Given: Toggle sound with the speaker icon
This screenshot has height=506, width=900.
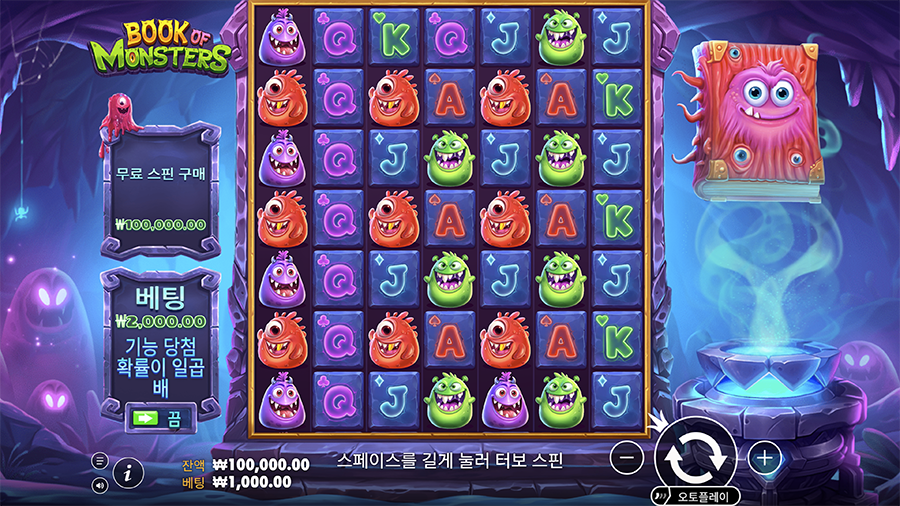Looking at the screenshot, I should [100, 486].
